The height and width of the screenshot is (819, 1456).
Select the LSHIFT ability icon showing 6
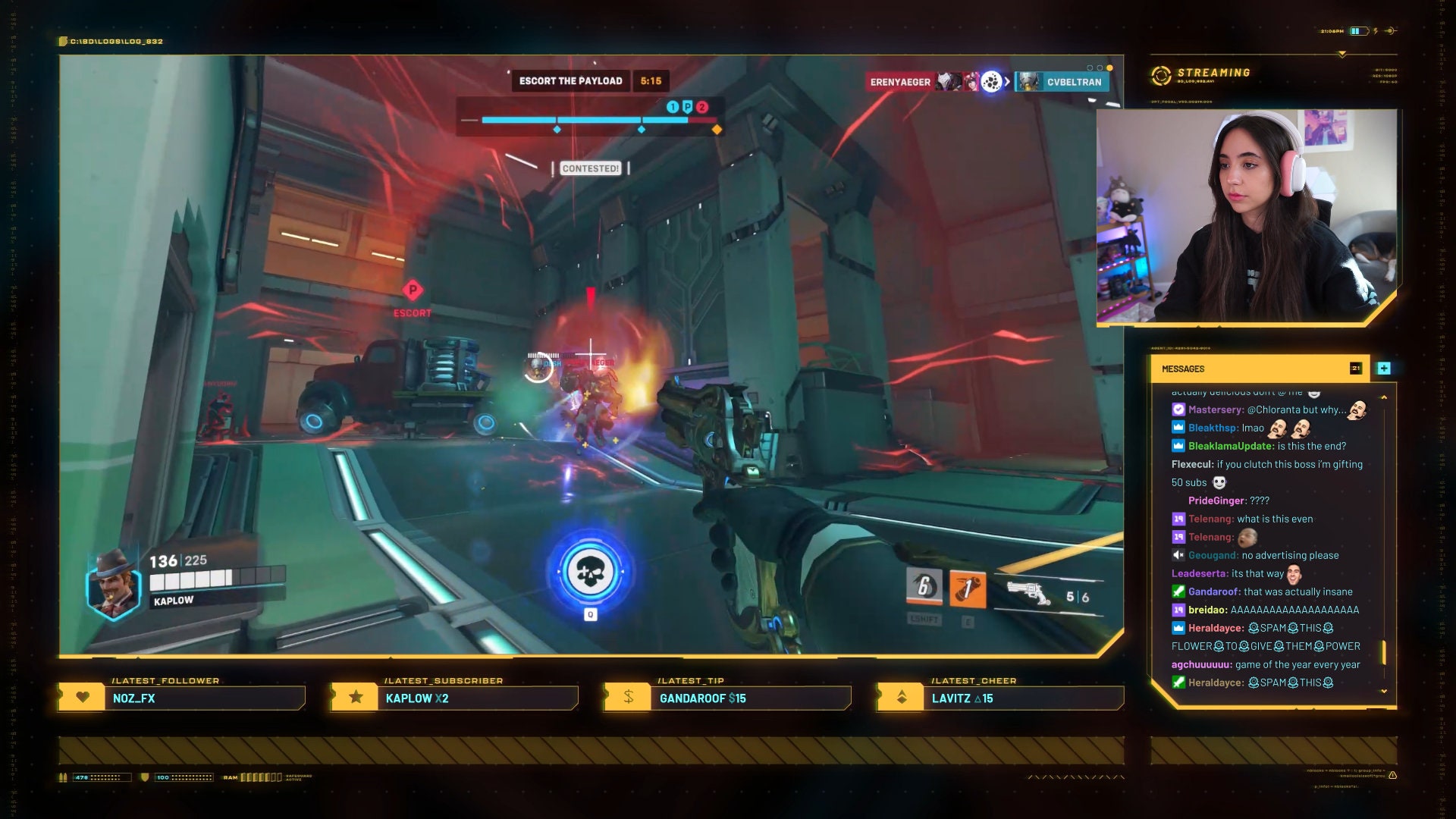click(x=923, y=586)
